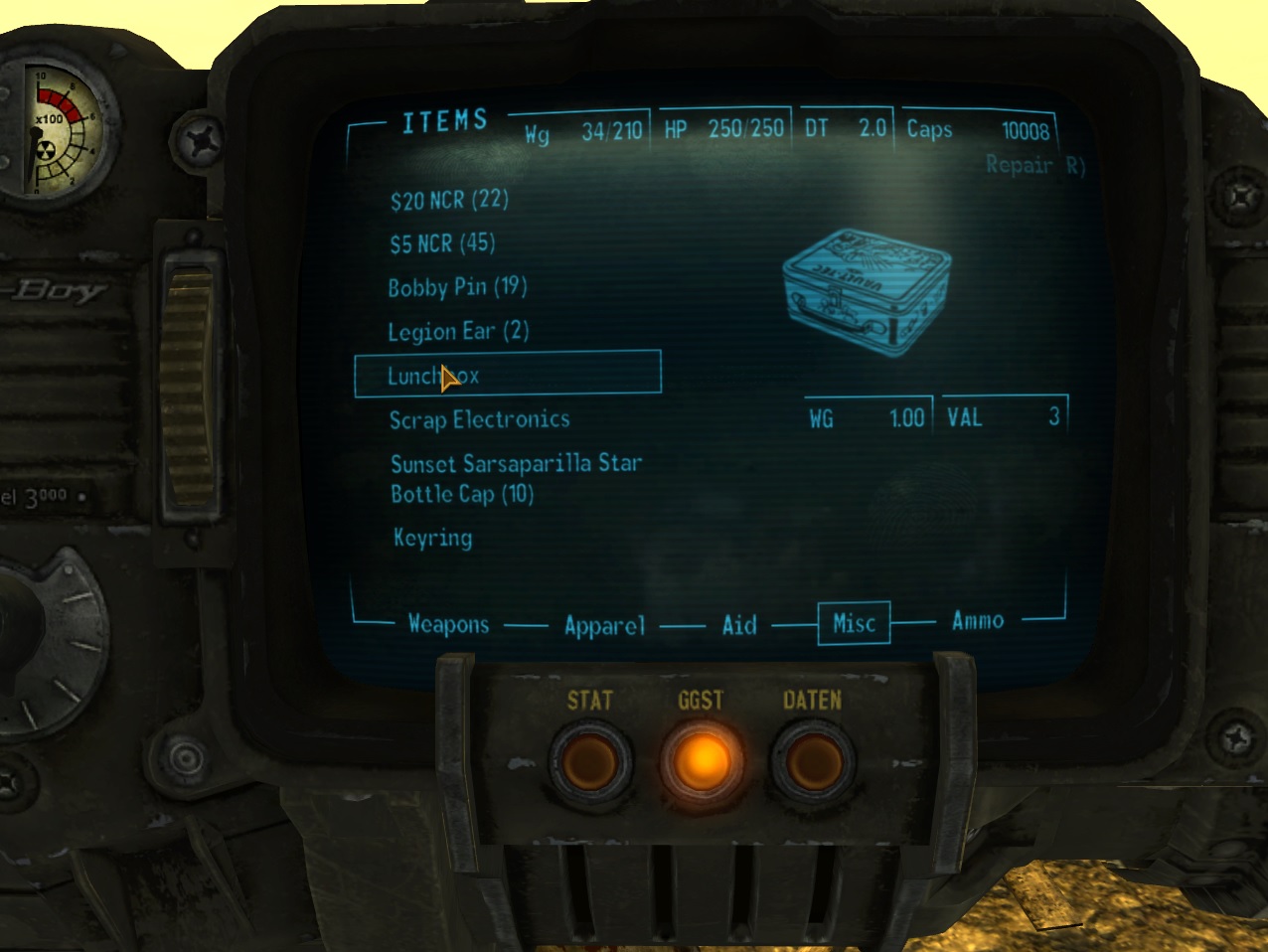Open the Apparel tab
The width and height of the screenshot is (1268, 952).
(604, 626)
